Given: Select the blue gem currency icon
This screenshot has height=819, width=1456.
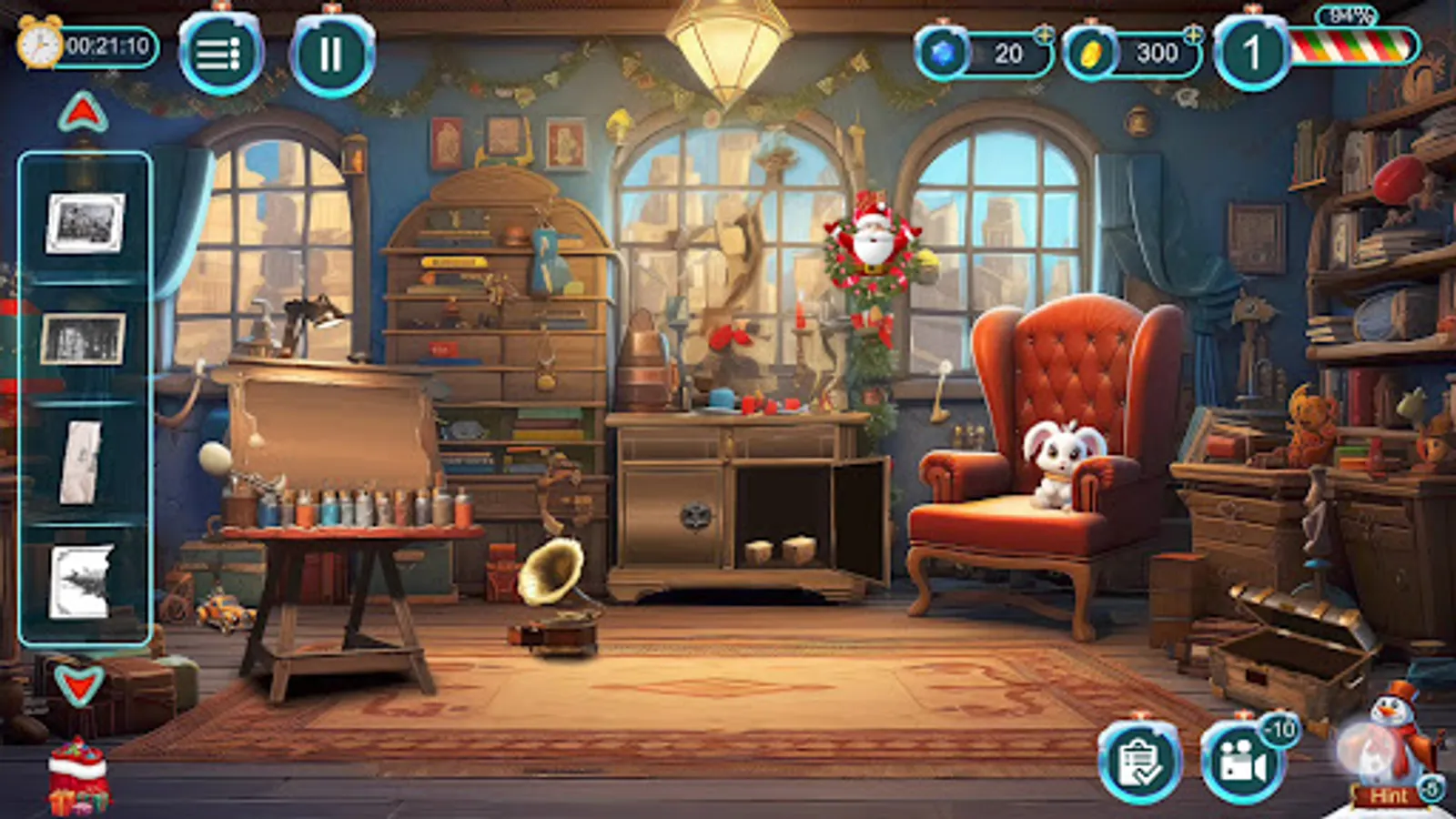Looking at the screenshot, I should tap(944, 52).
